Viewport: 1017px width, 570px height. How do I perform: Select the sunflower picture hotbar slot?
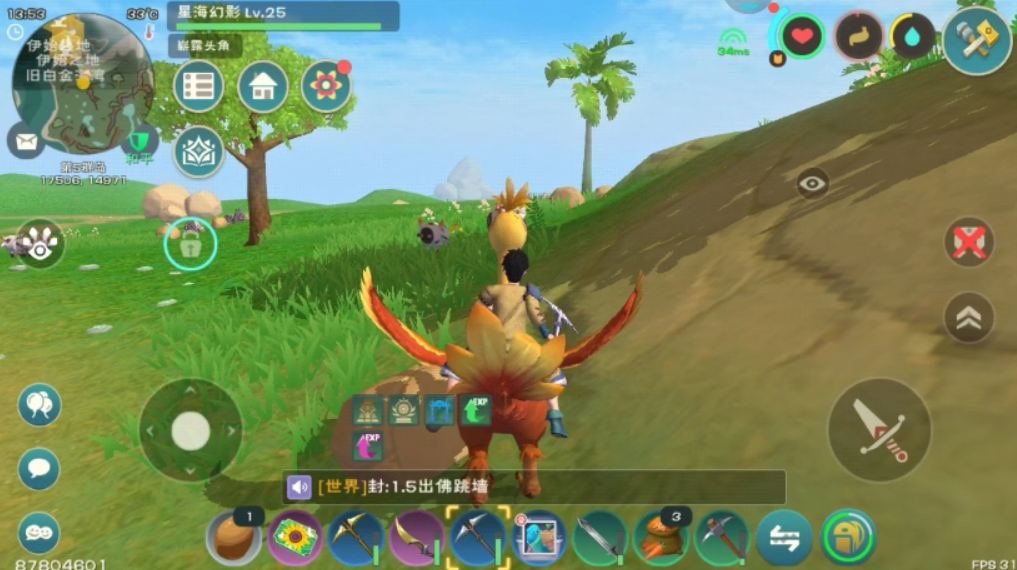pyautogui.click(x=295, y=538)
